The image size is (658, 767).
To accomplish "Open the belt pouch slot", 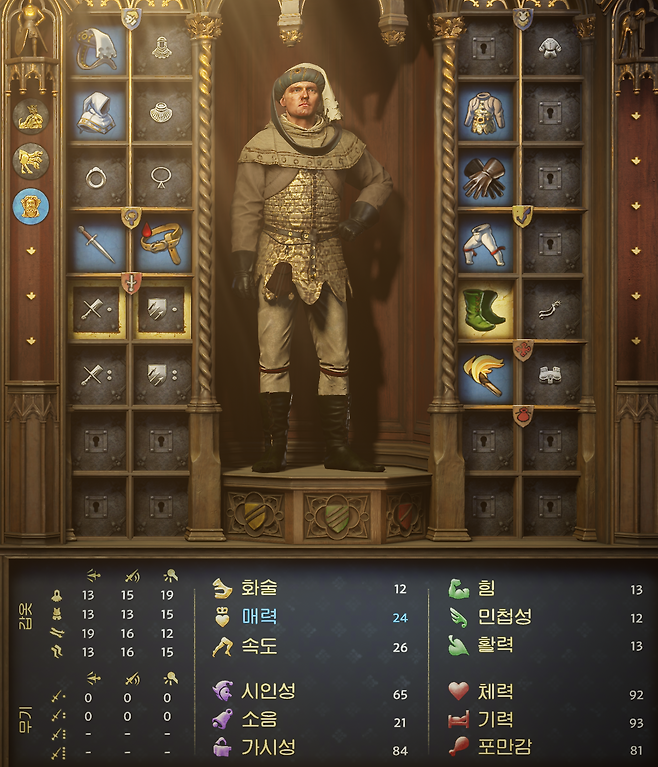I will (x=162, y=244).
